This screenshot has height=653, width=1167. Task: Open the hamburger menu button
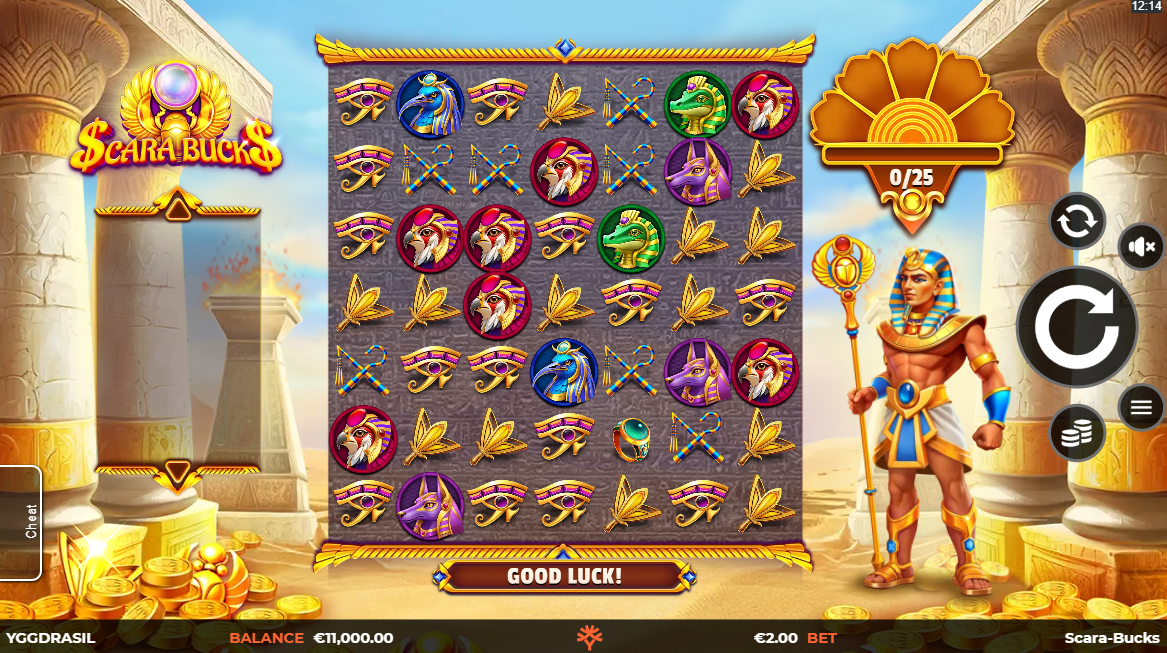[x=1141, y=407]
